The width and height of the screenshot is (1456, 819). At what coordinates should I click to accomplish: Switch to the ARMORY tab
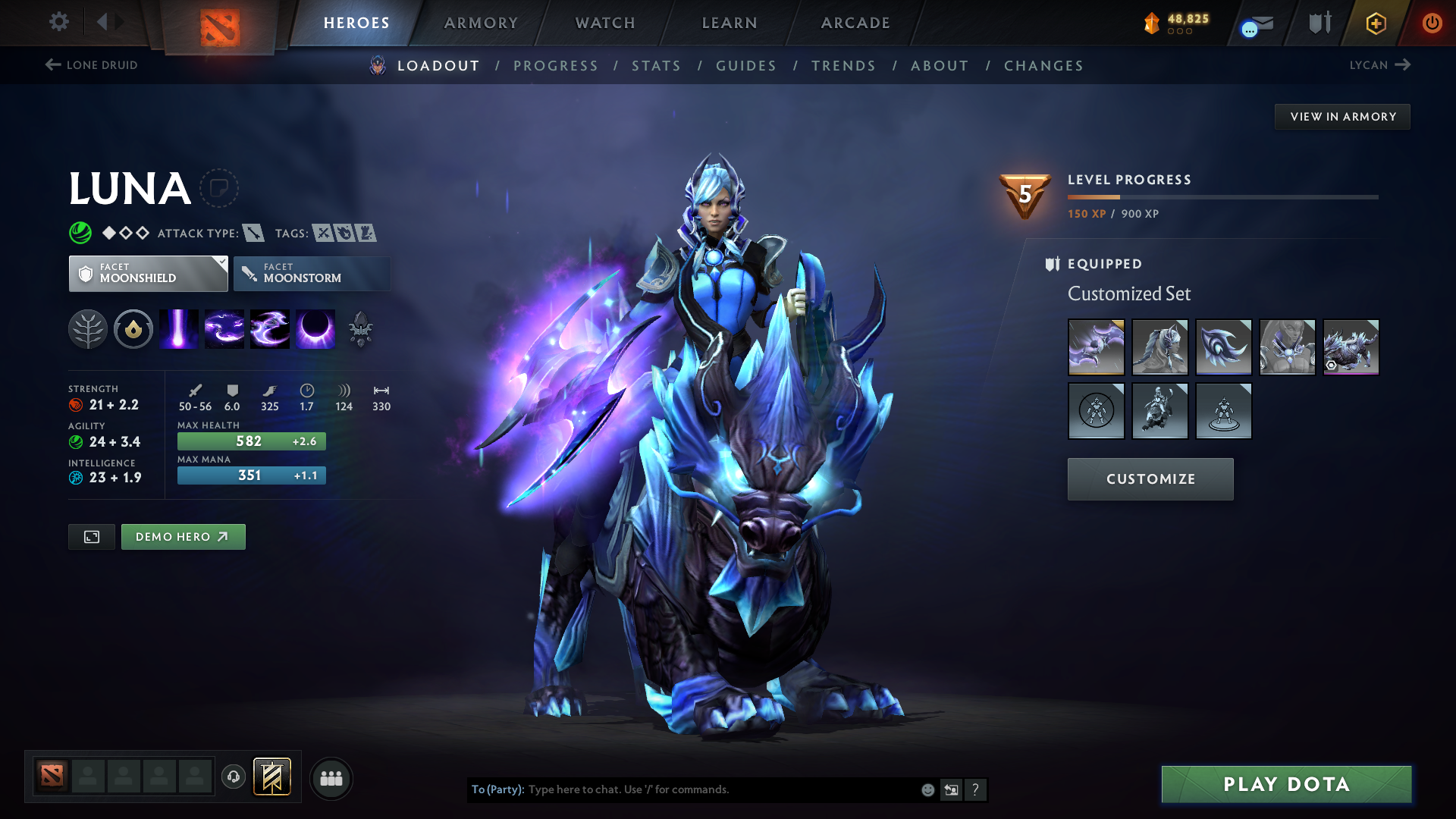(x=480, y=23)
